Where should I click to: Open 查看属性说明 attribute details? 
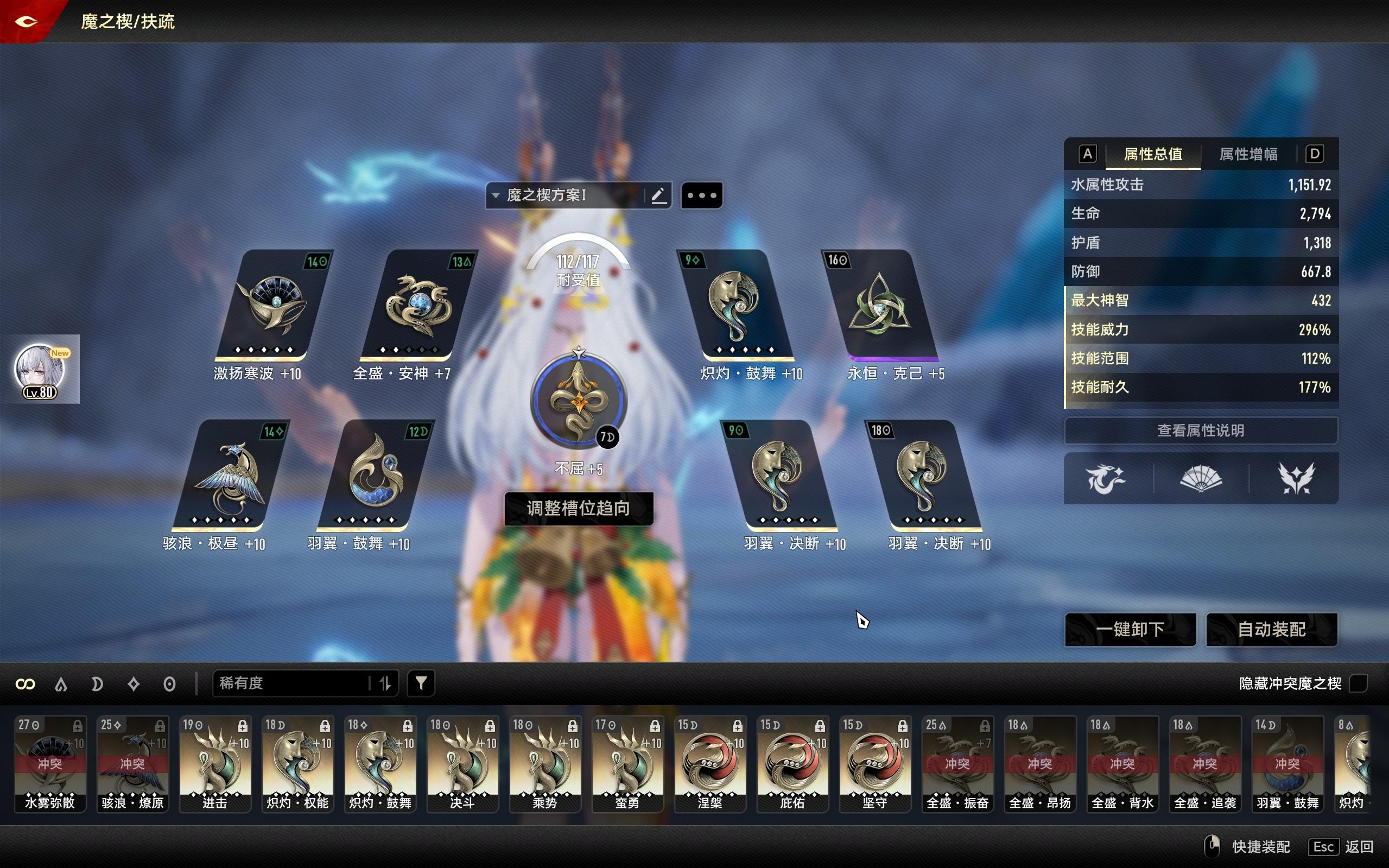[x=1201, y=430]
